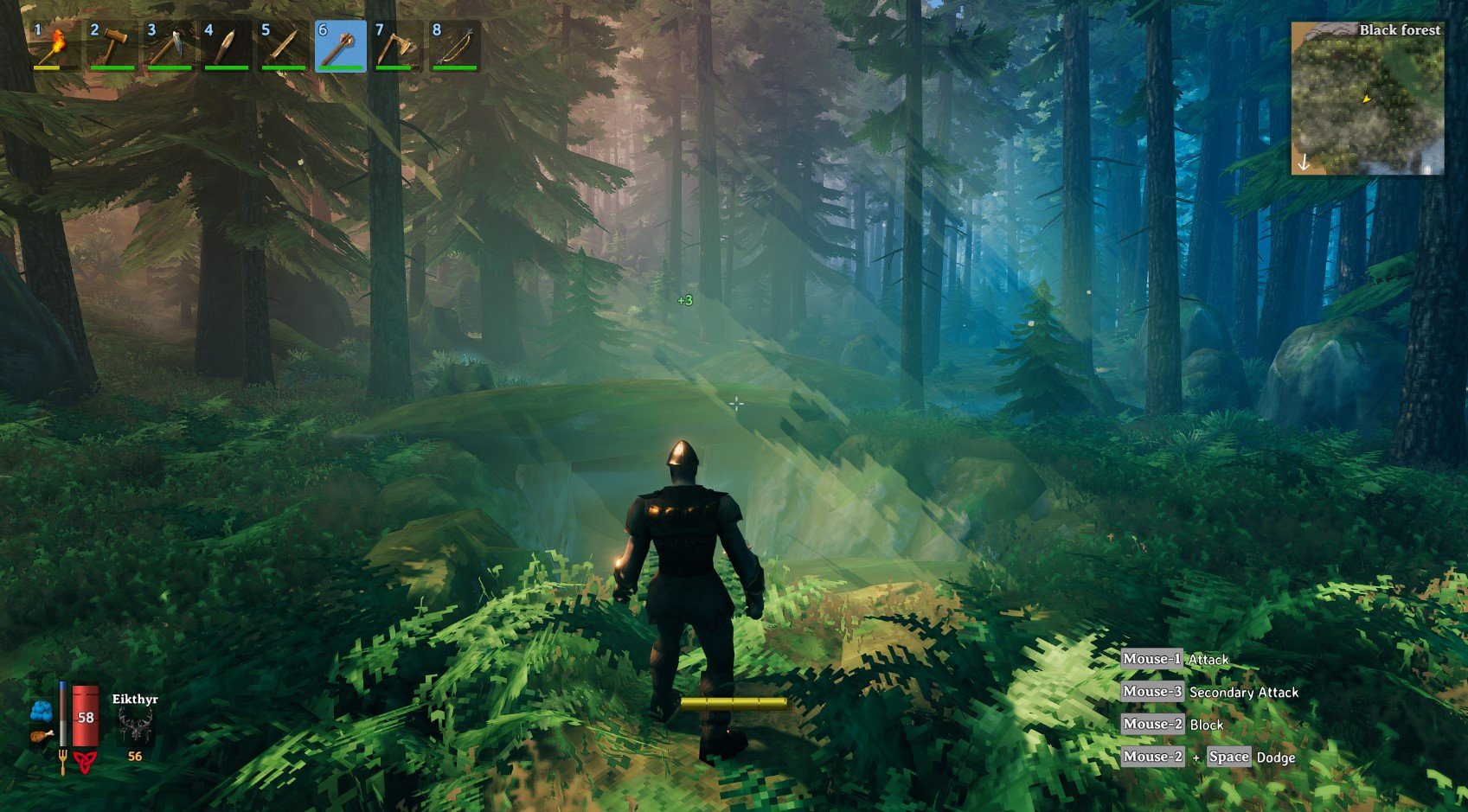The height and width of the screenshot is (812, 1468).
Task: Click the blueberries food icon
Action: (x=42, y=712)
